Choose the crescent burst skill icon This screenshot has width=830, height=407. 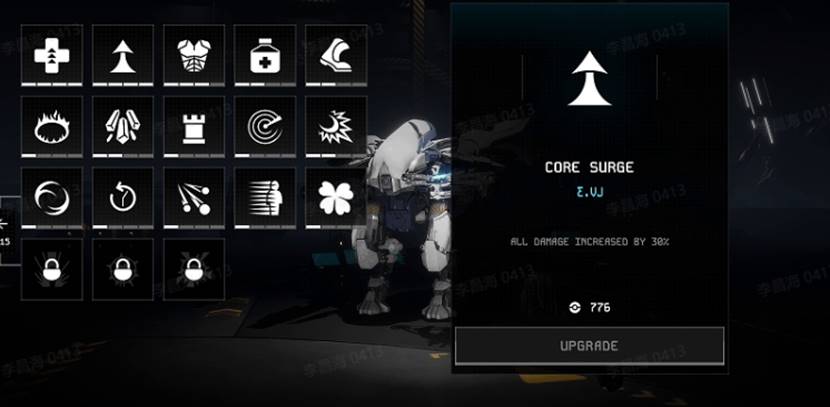(x=336, y=126)
